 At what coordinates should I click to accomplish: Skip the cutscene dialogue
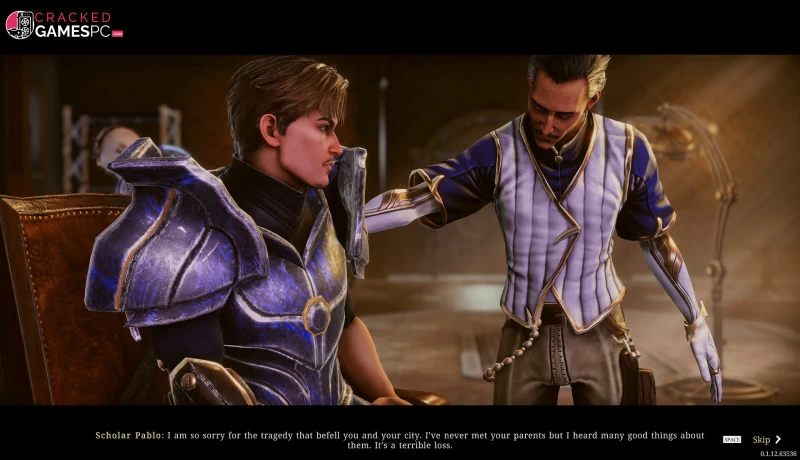tap(765, 439)
